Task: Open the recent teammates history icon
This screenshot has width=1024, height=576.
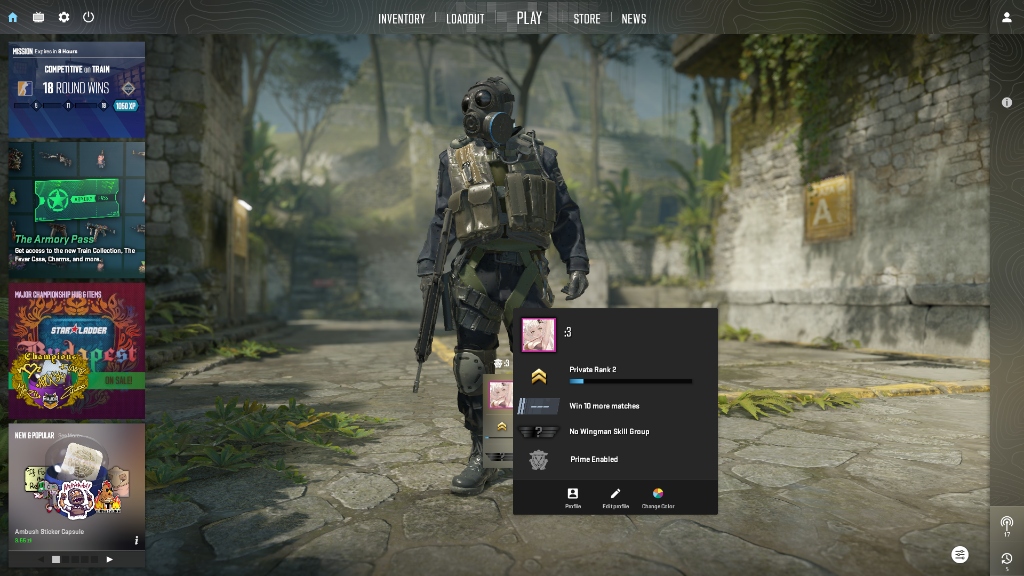Action: coord(1007,559)
